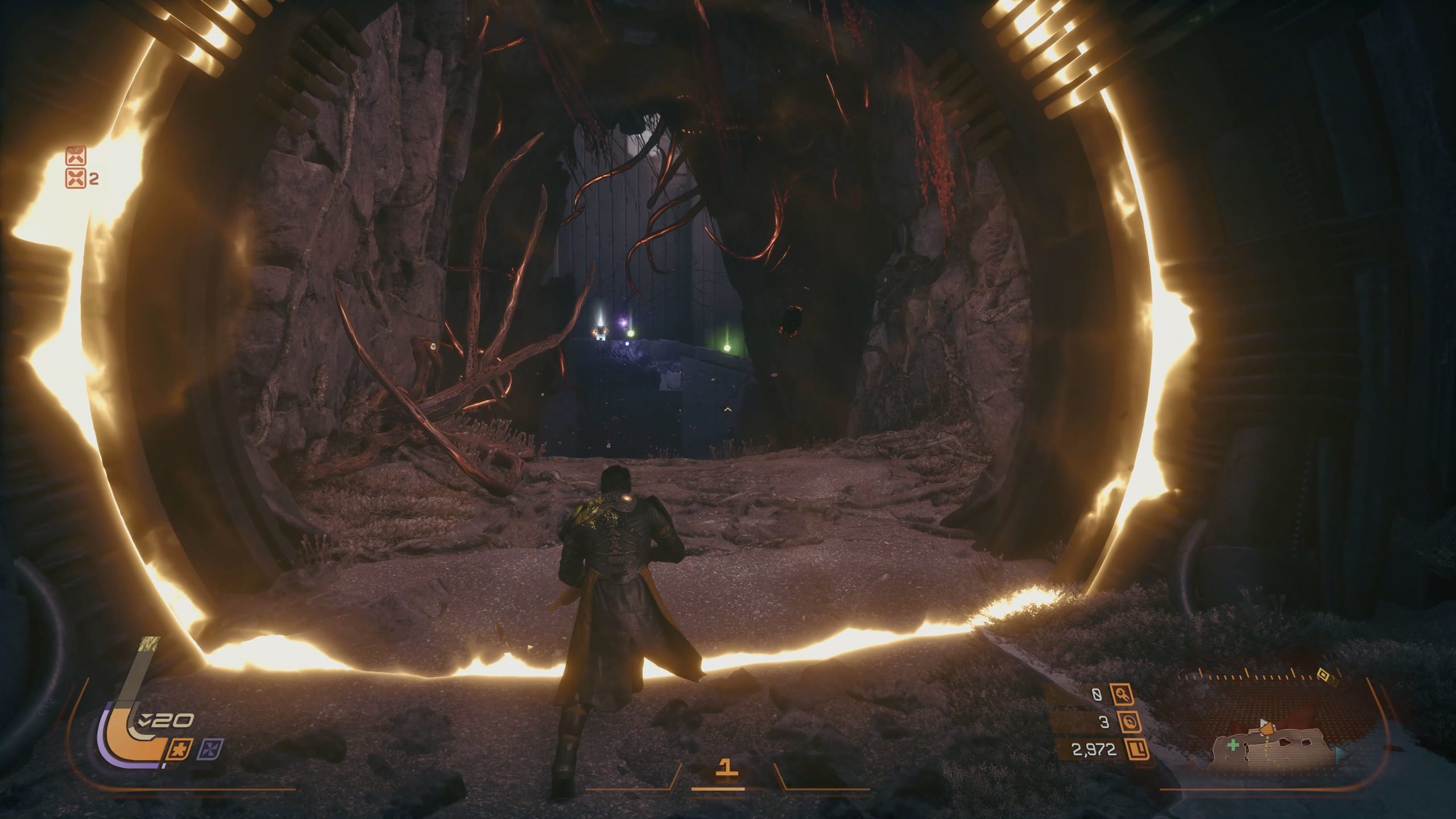Viewport: 1456px width, 819px height.
Task: Click the resource count reading 3
Action: click(1104, 722)
